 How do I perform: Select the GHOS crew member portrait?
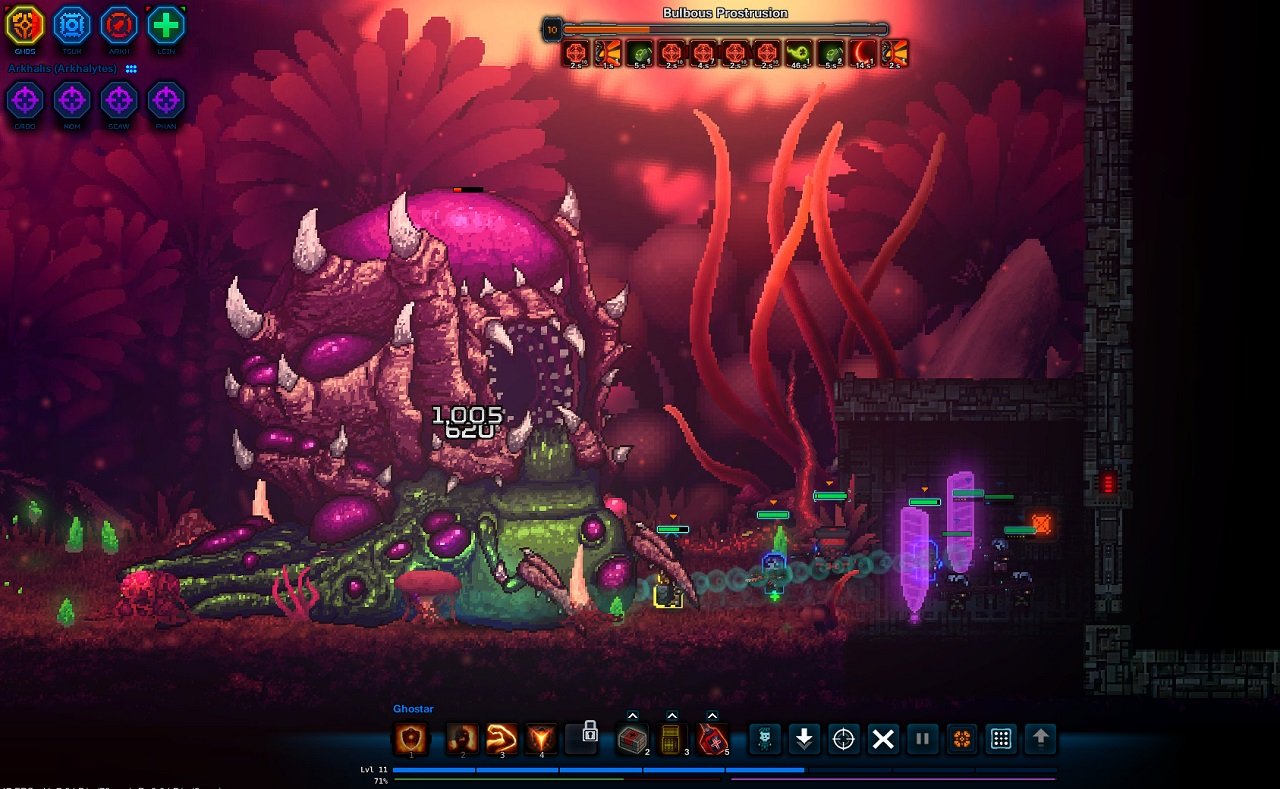pyautogui.click(x=24, y=22)
